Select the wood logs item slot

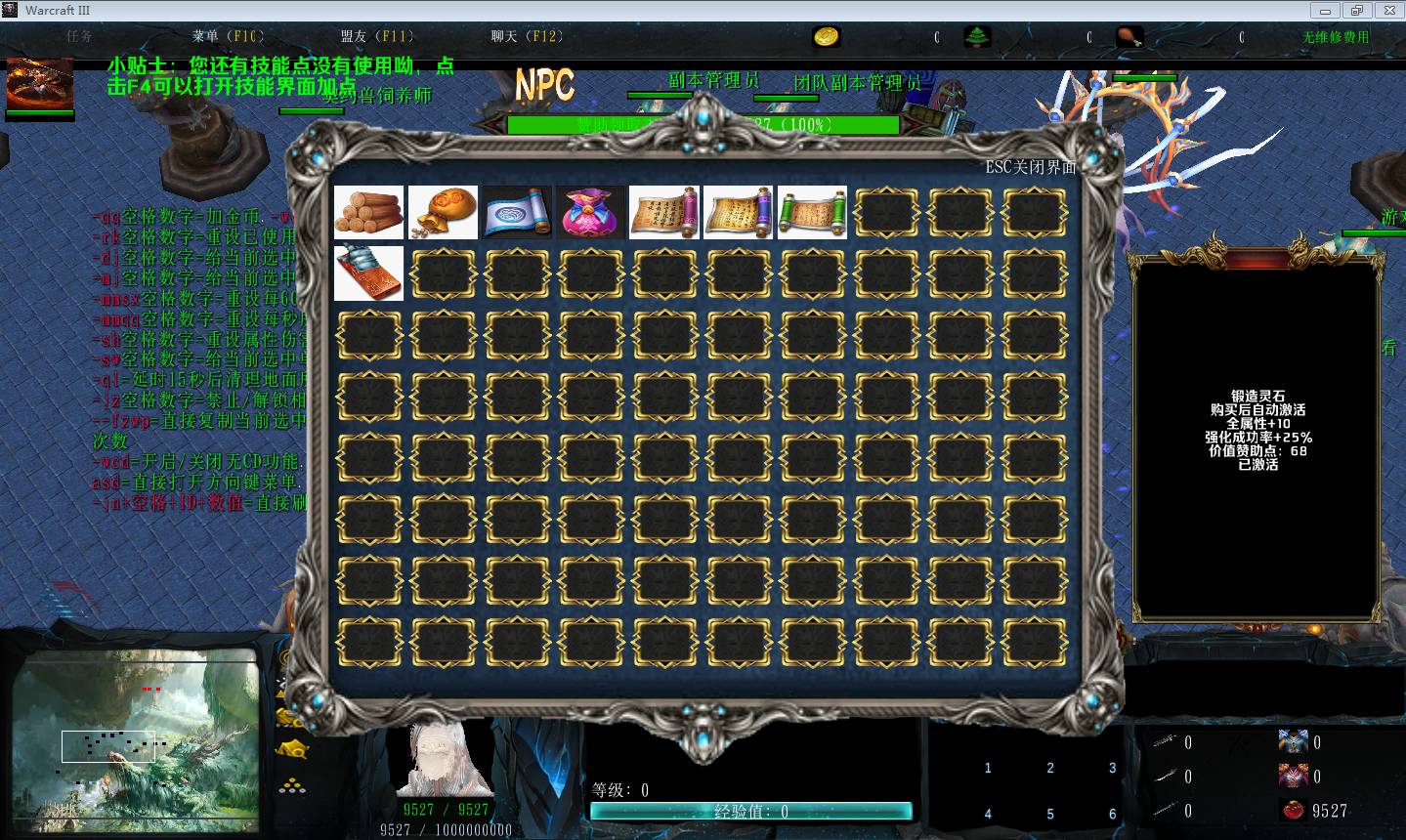(368, 212)
